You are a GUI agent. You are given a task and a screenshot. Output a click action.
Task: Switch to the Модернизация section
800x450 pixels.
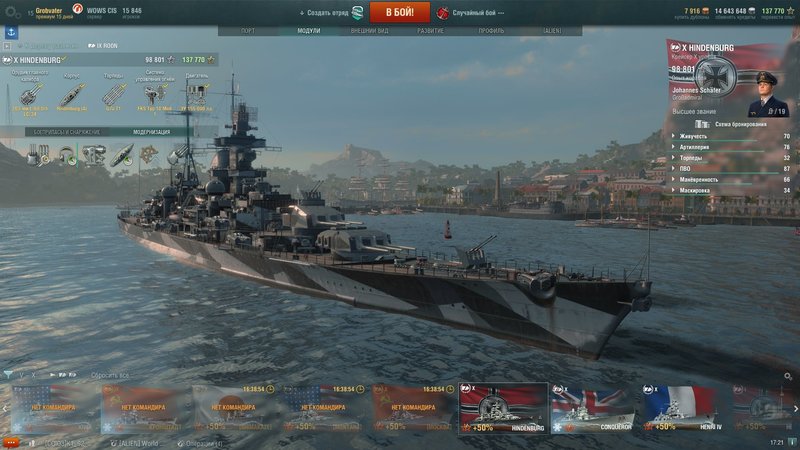[151, 132]
